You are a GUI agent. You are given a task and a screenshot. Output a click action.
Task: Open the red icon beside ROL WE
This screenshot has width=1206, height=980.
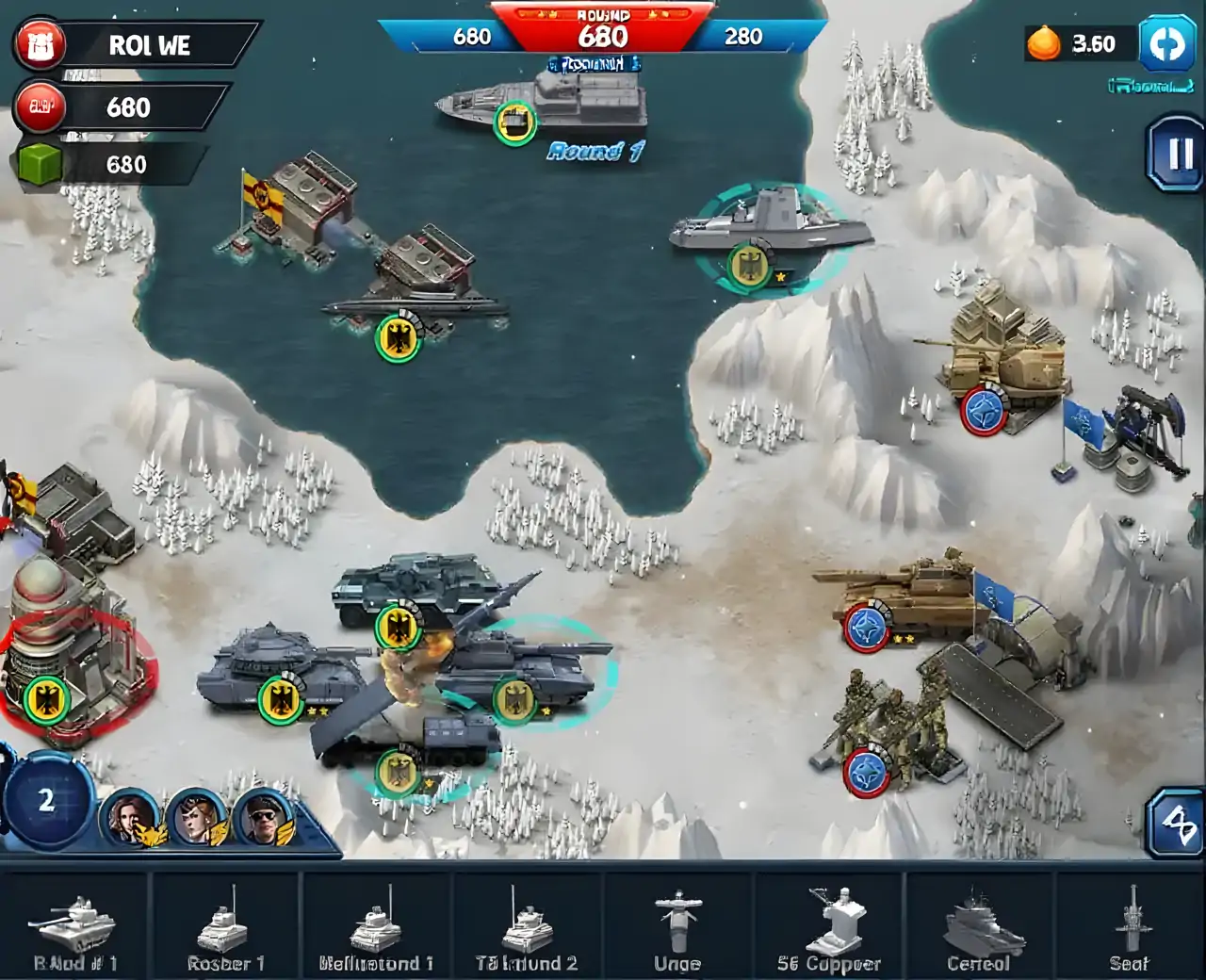(40, 45)
